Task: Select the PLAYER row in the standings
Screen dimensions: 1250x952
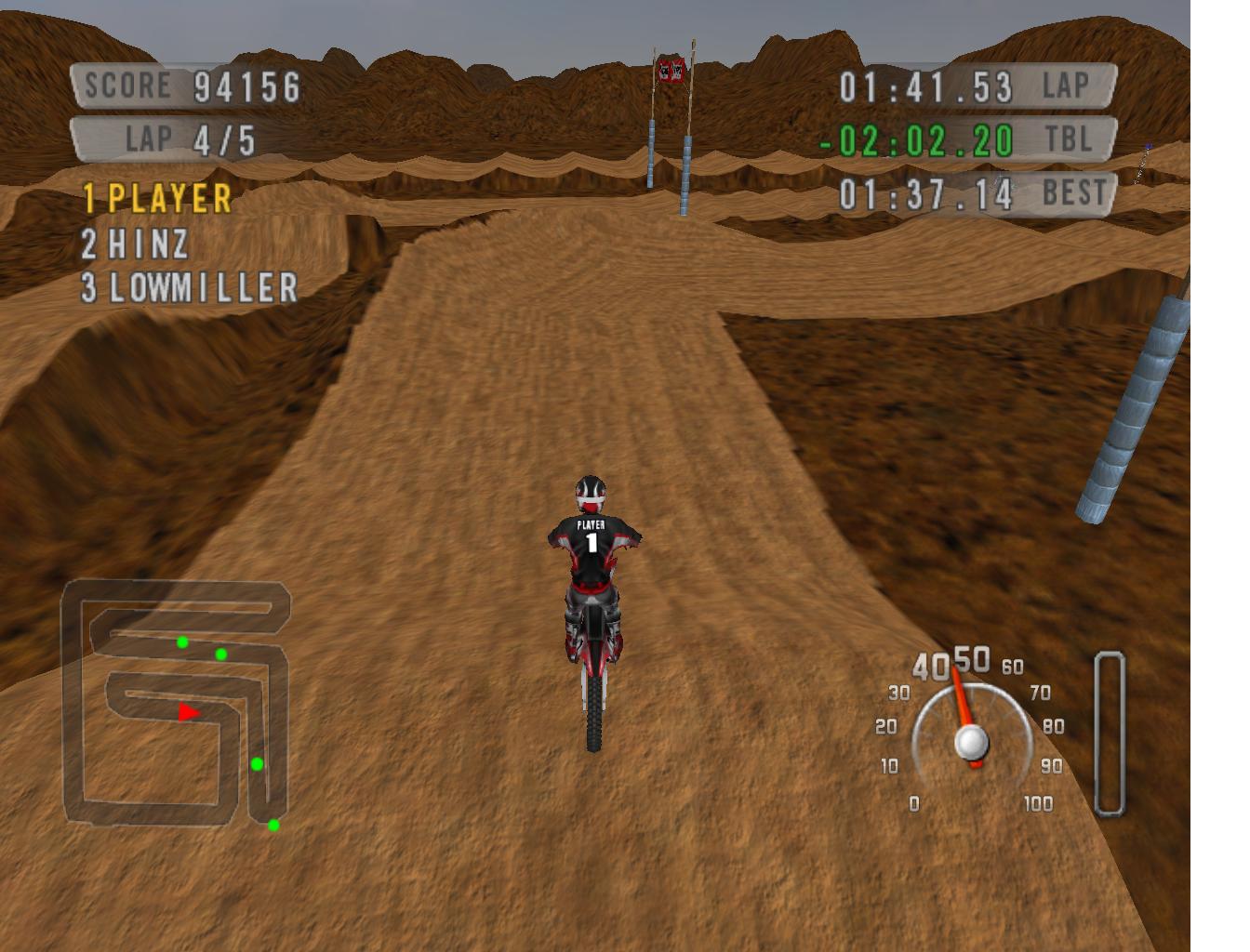Action: [157, 199]
